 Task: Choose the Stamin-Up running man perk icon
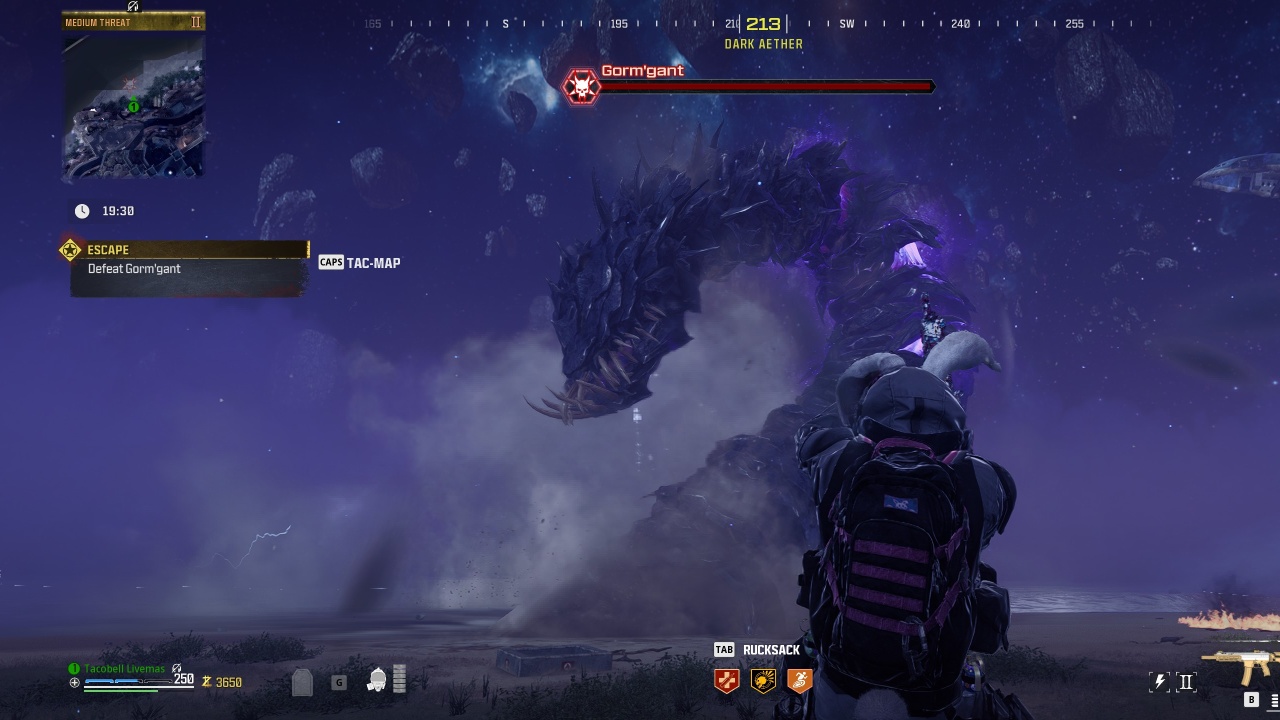[x=799, y=681]
